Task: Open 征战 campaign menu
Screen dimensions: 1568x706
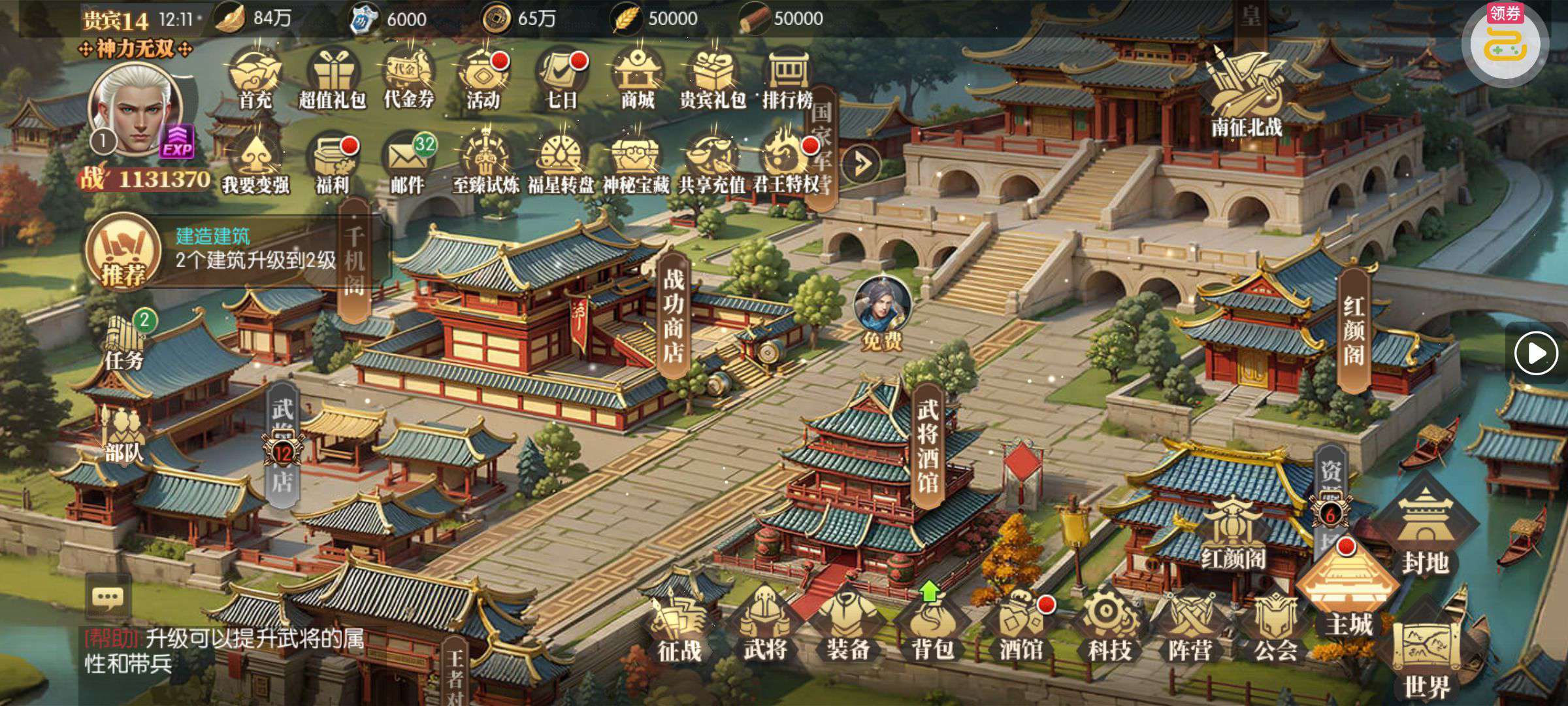Action: click(679, 628)
